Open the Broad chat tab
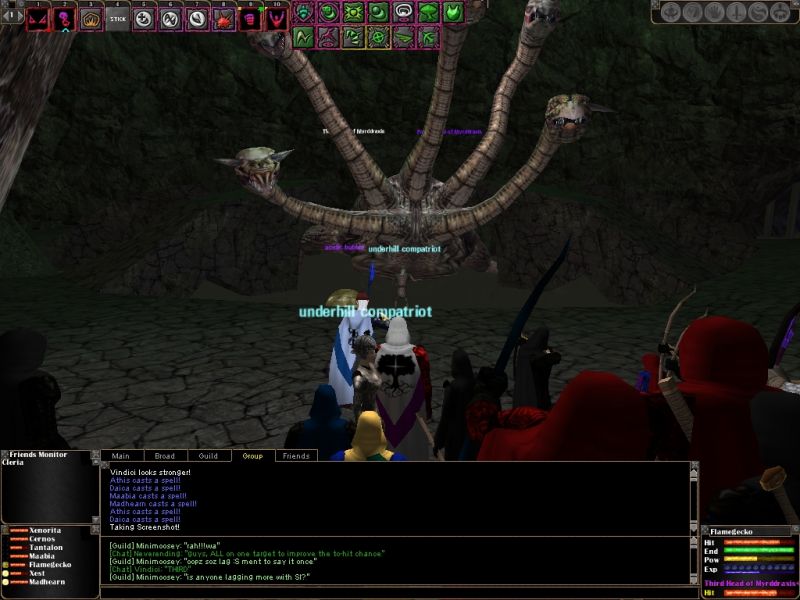Screen dimensions: 800x600 164,456
